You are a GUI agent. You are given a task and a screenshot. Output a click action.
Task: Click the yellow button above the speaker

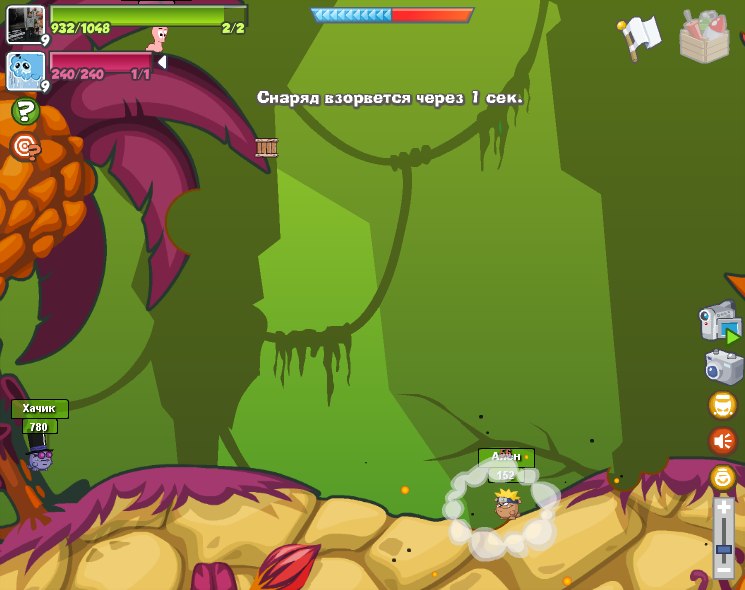(722, 405)
